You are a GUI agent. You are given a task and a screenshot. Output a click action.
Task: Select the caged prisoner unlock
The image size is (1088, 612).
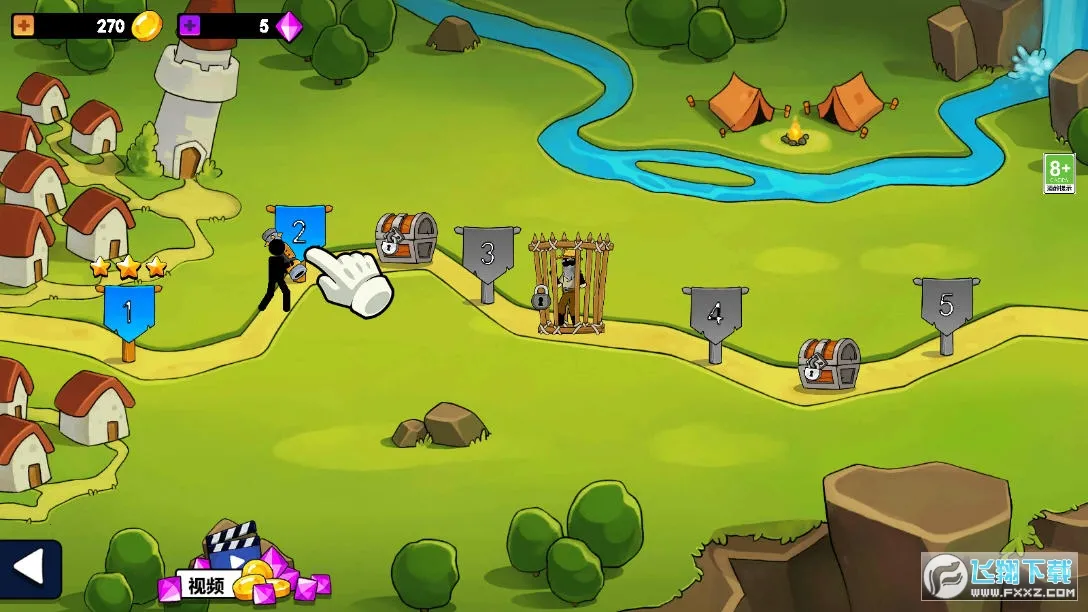coord(570,284)
